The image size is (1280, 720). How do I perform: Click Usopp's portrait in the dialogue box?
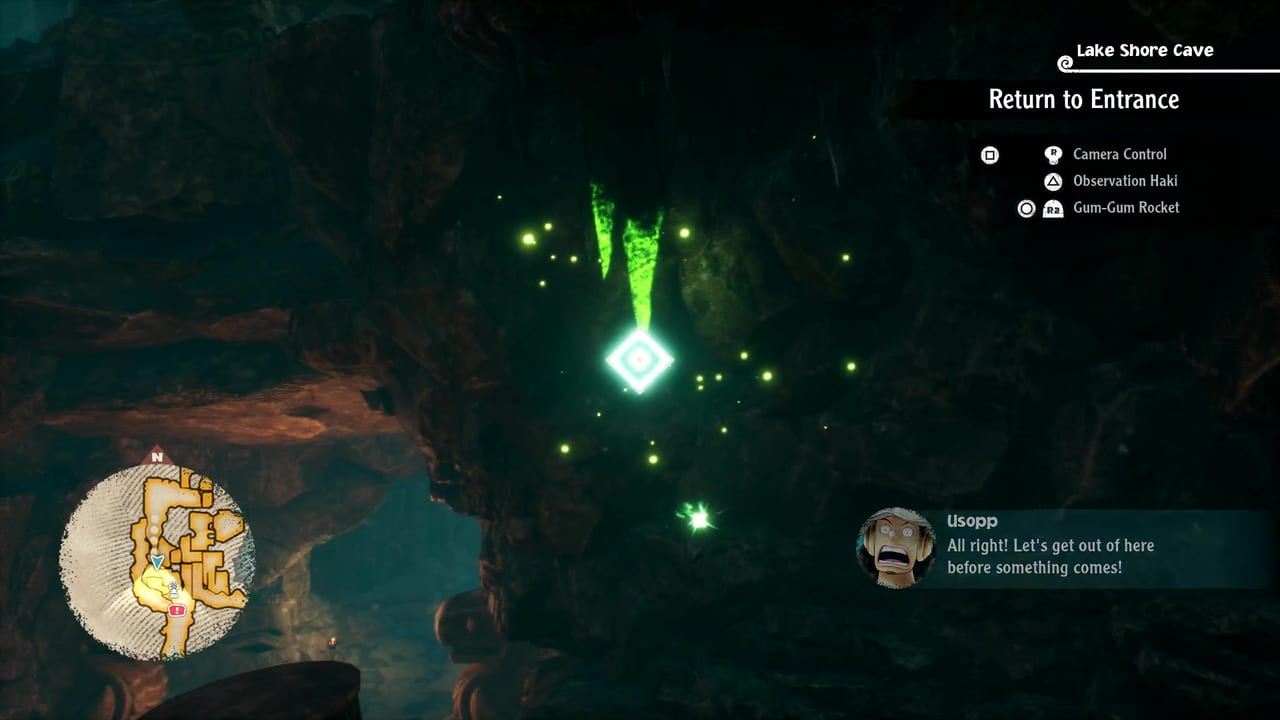click(896, 547)
